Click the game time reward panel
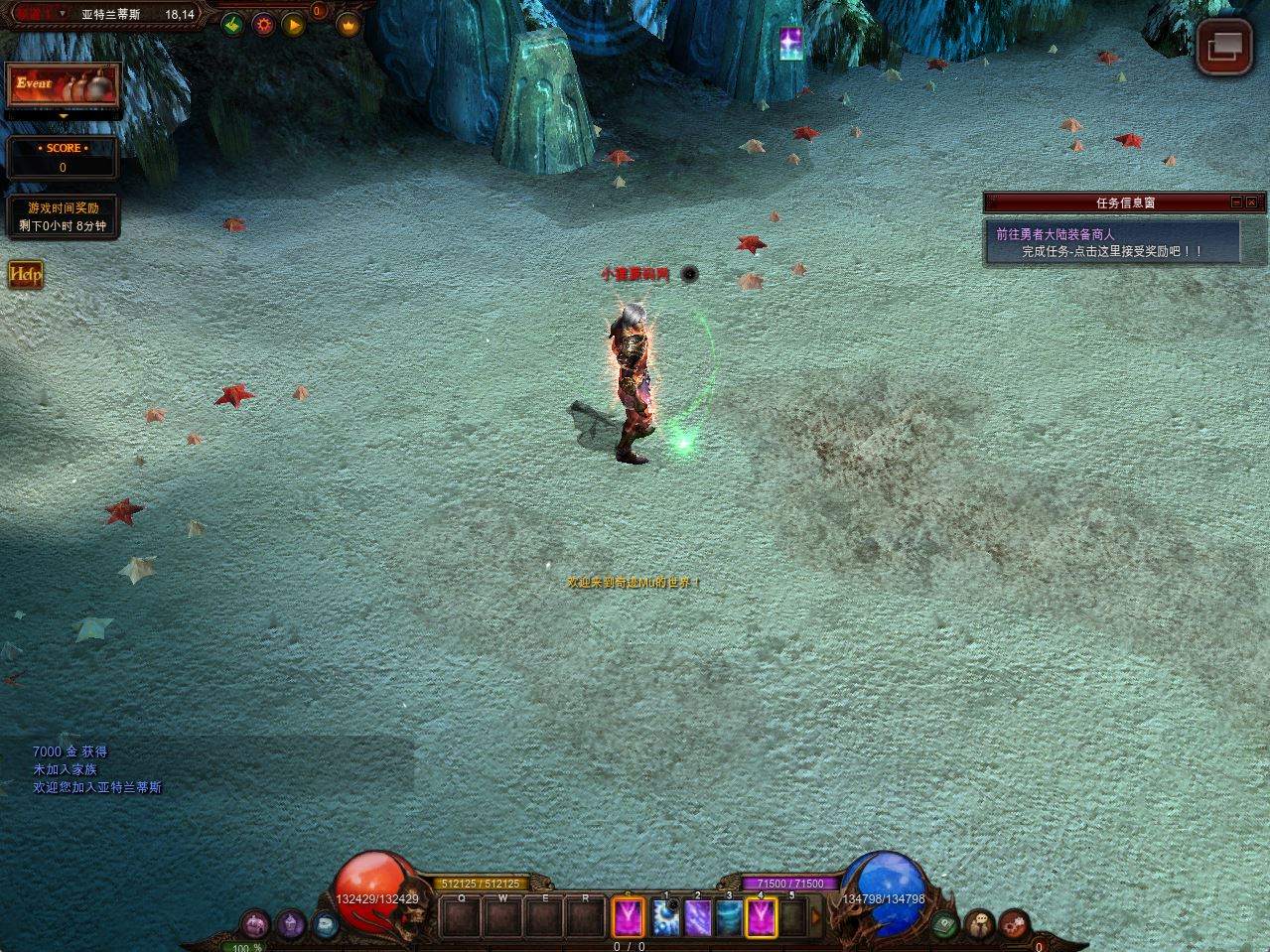 coord(63,216)
